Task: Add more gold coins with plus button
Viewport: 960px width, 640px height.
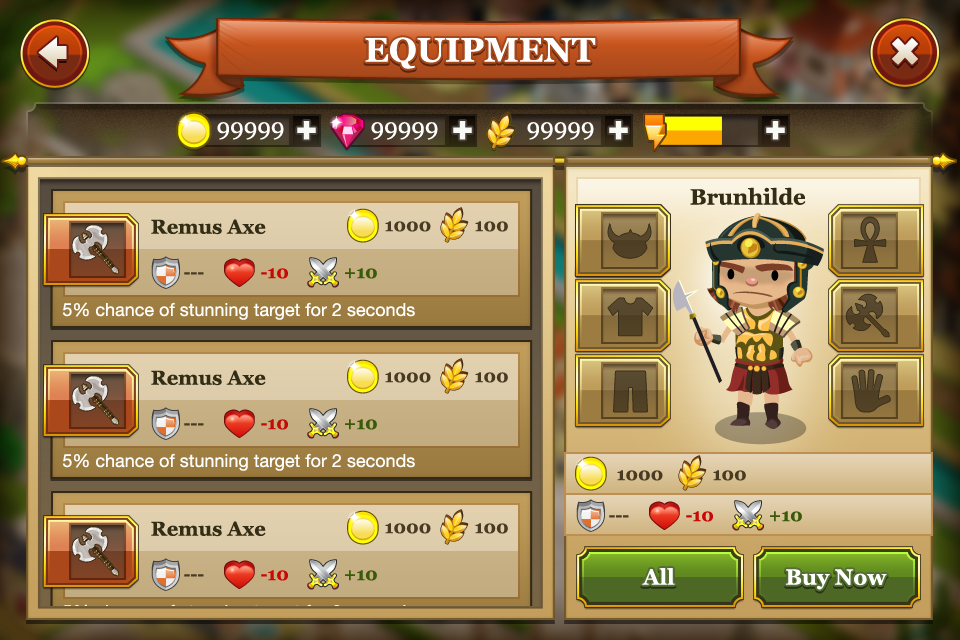Action: coord(306,130)
